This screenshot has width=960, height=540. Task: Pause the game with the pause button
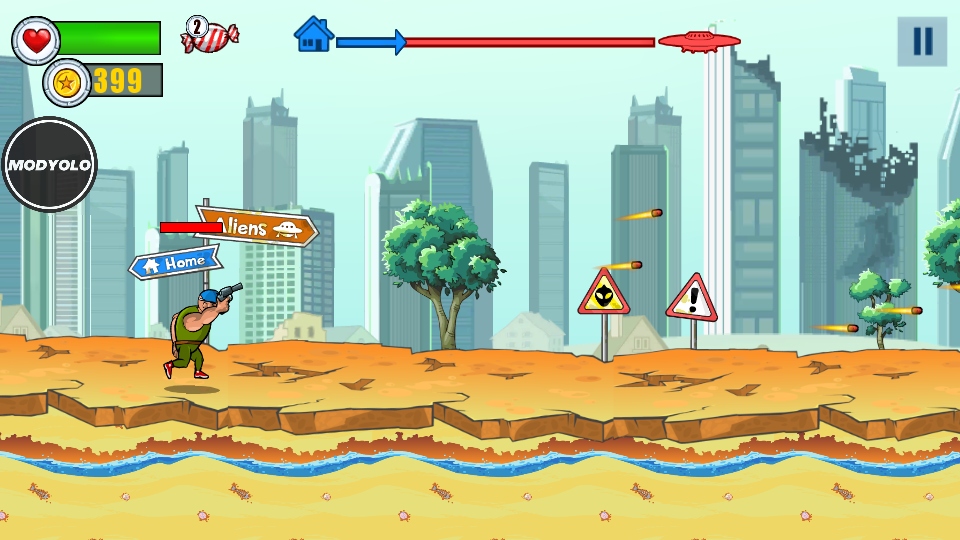pos(921,42)
